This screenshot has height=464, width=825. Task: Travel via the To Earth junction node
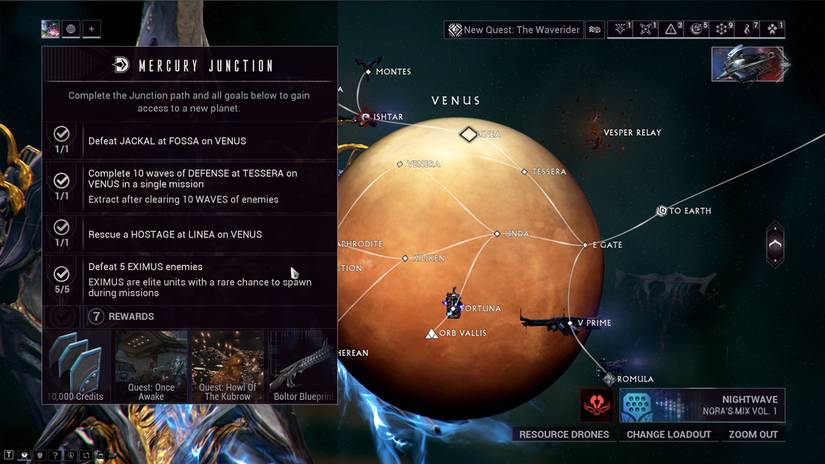click(662, 211)
